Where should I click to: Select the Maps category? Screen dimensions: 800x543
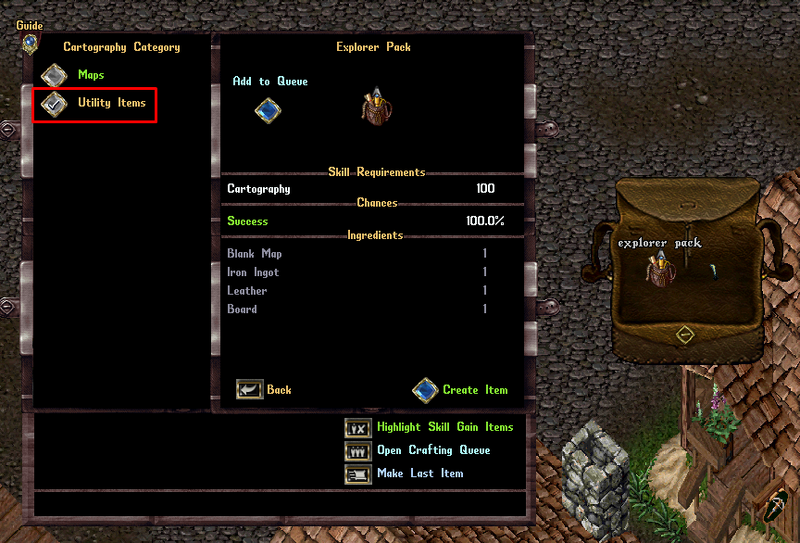coord(54,76)
